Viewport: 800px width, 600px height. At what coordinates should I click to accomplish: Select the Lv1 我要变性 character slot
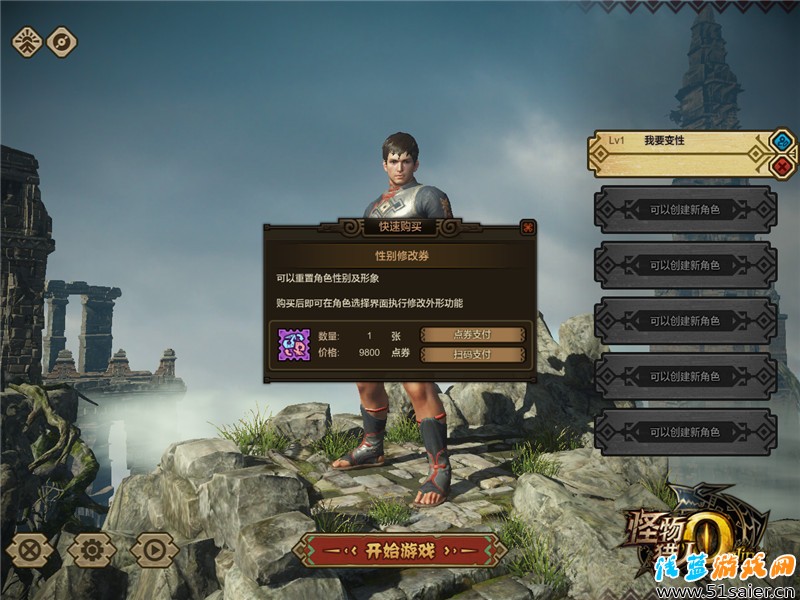coord(680,153)
